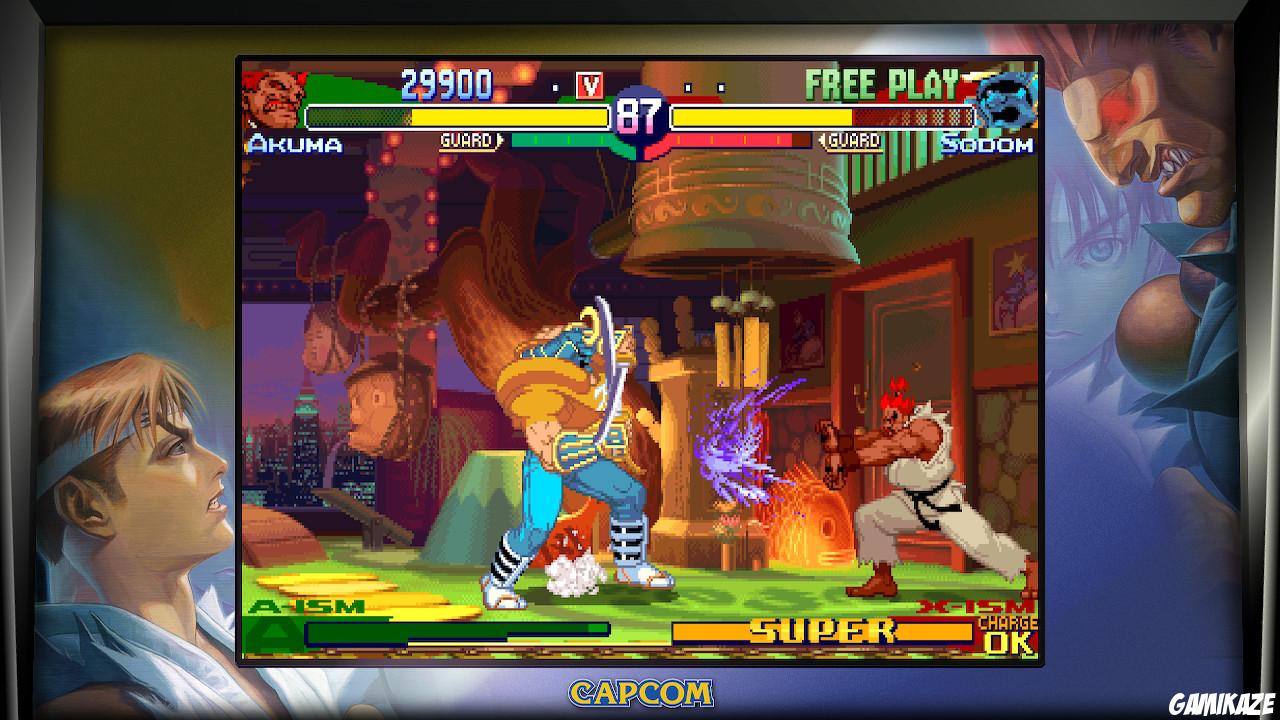Select the Sodom name label

point(983,146)
